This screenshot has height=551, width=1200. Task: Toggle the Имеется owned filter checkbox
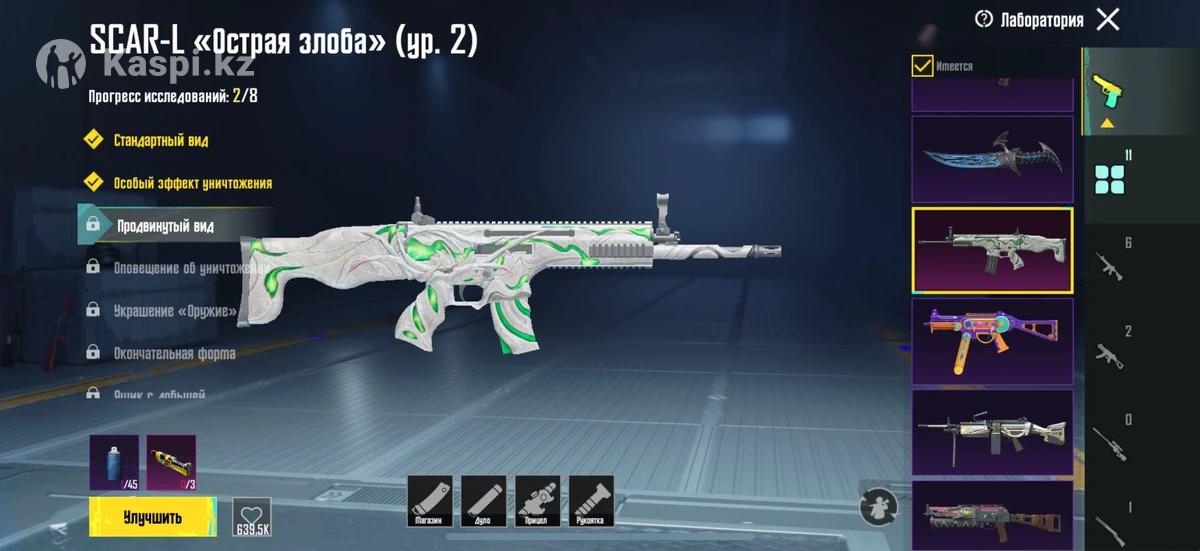point(923,66)
